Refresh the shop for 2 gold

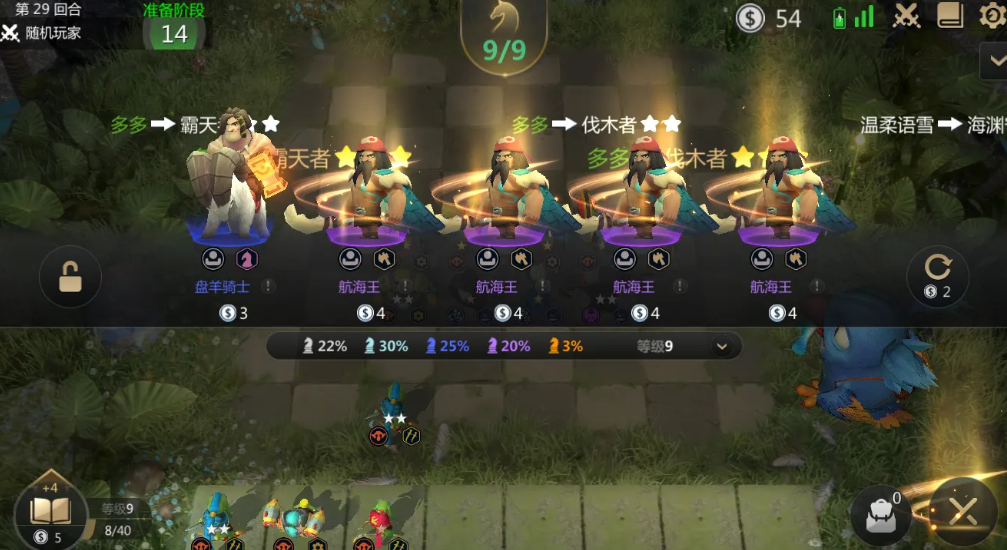(x=937, y=276)
